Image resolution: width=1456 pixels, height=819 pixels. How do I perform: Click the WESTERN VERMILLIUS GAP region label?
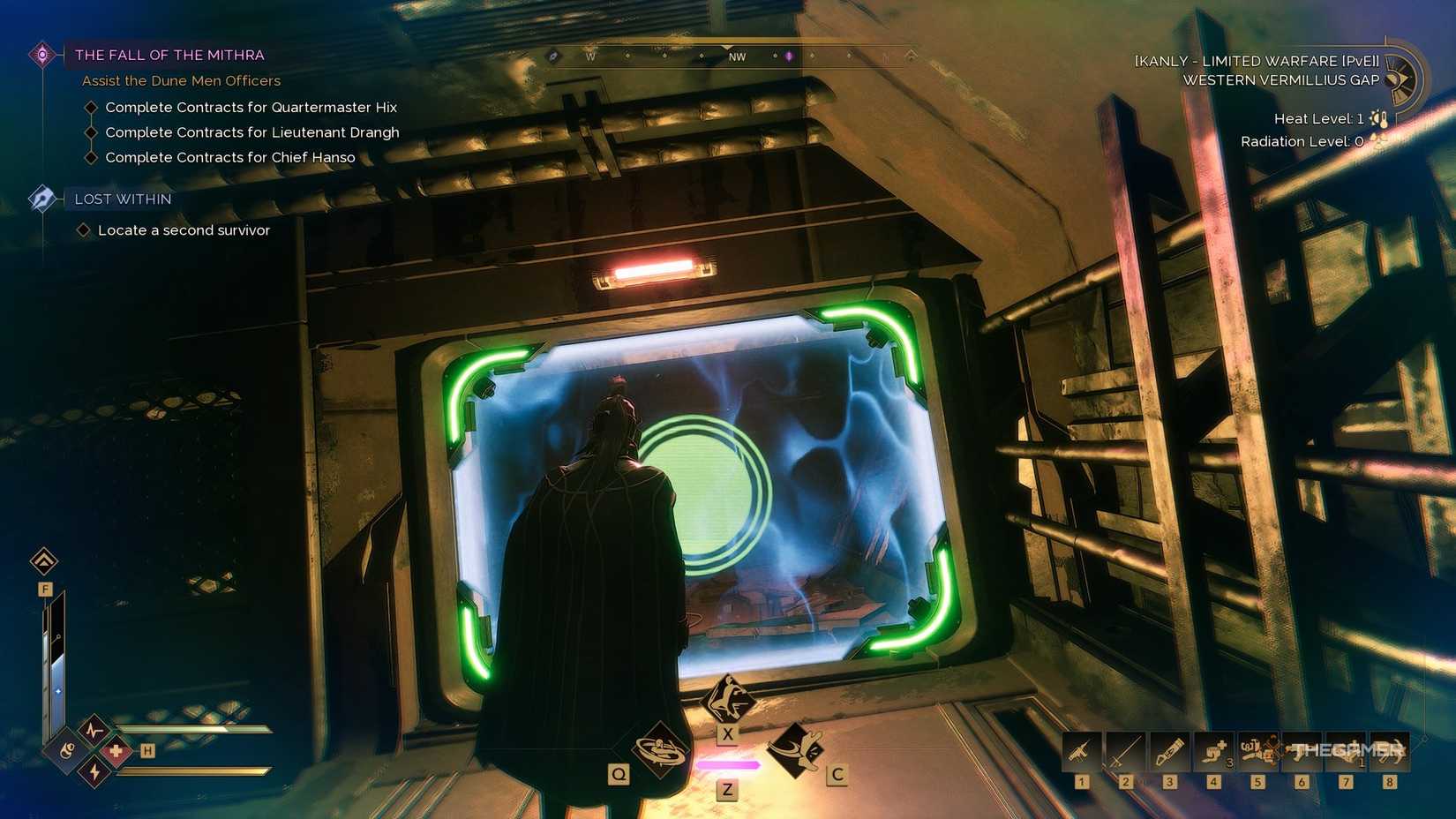coord(1281,79)
